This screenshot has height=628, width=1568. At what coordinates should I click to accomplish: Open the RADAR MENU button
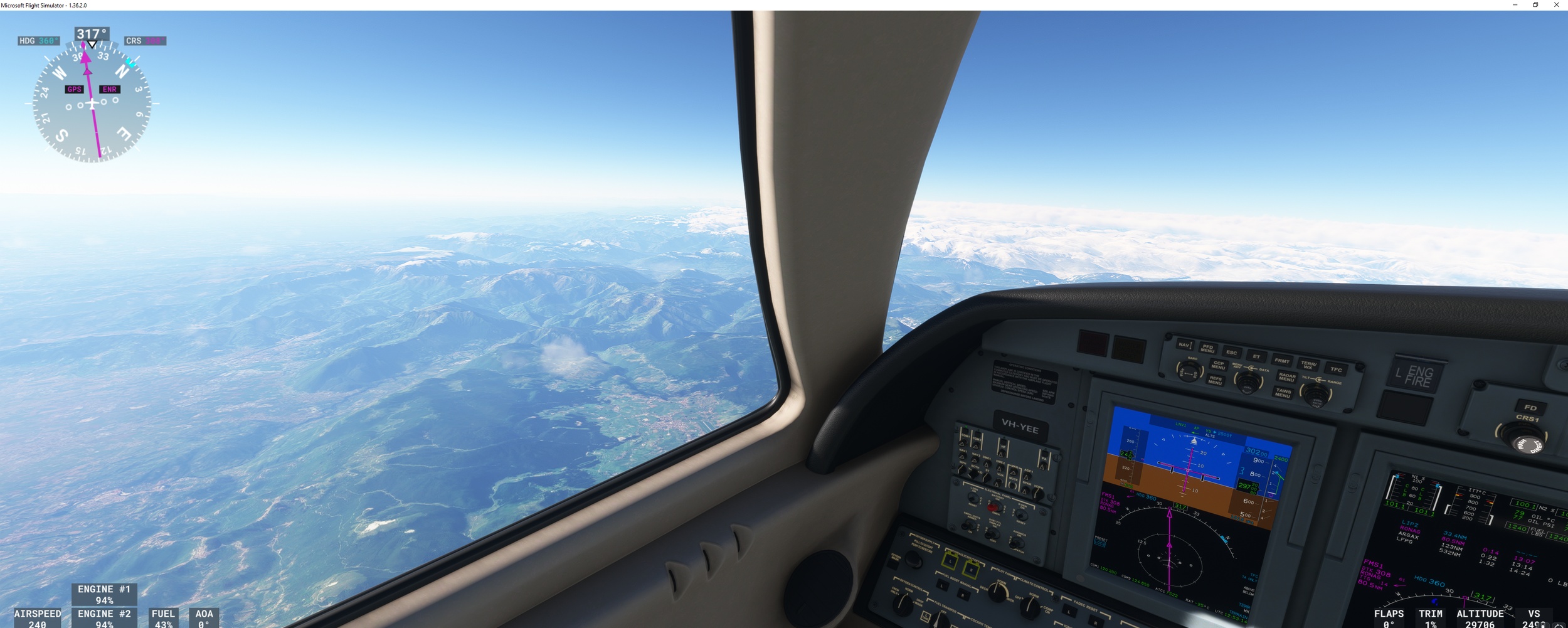point(1286,378)
